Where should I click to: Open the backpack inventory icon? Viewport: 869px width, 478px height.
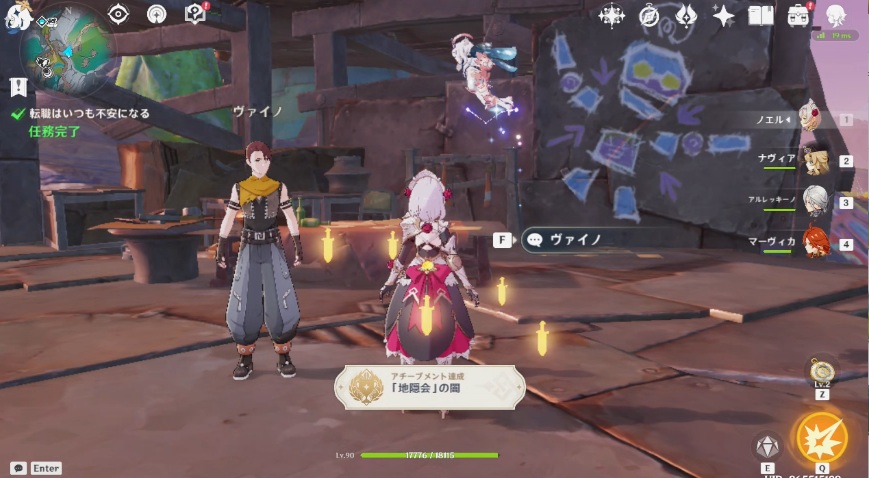click(x=798, y=15)
